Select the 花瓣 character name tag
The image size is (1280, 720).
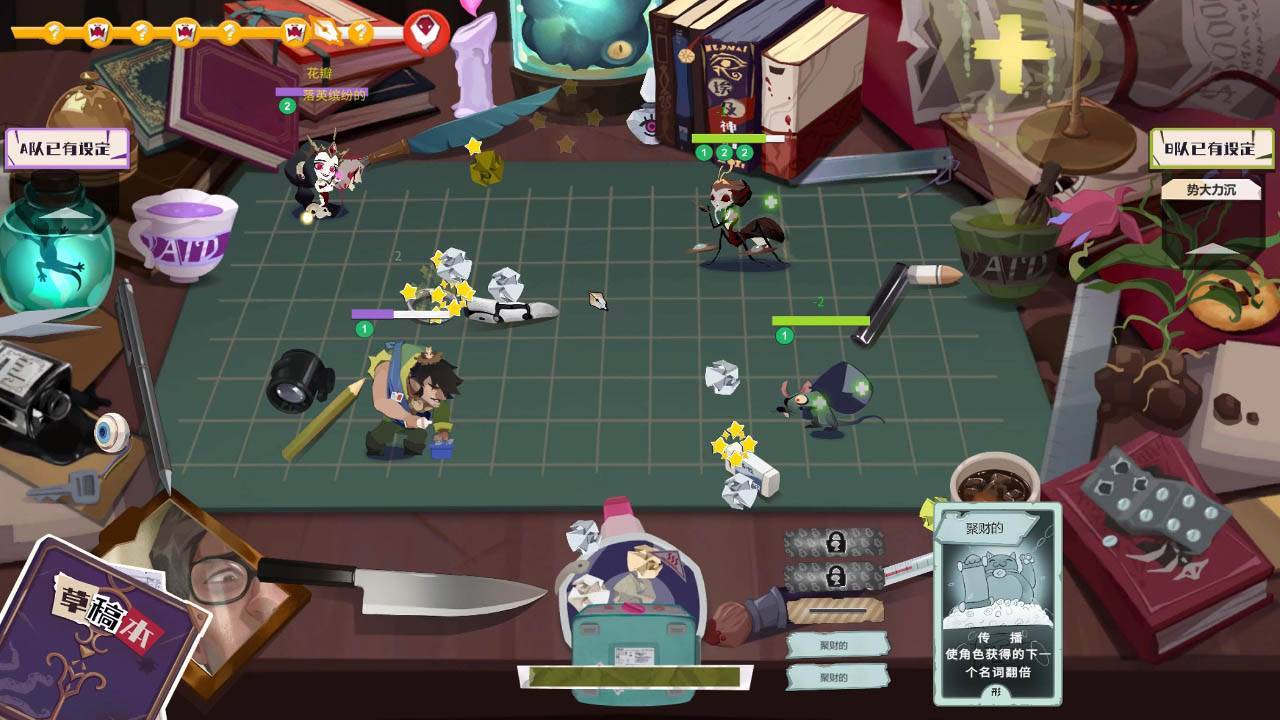320,74
